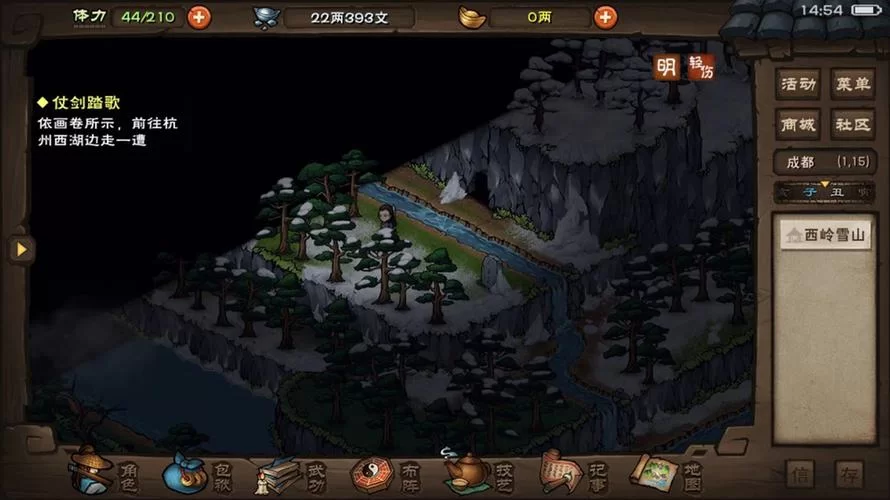Image resolution: width=890 pixels, height=500 pixels.
Task: Add stamina with the plus button beside 体力
Action: [x=199, y=17]
